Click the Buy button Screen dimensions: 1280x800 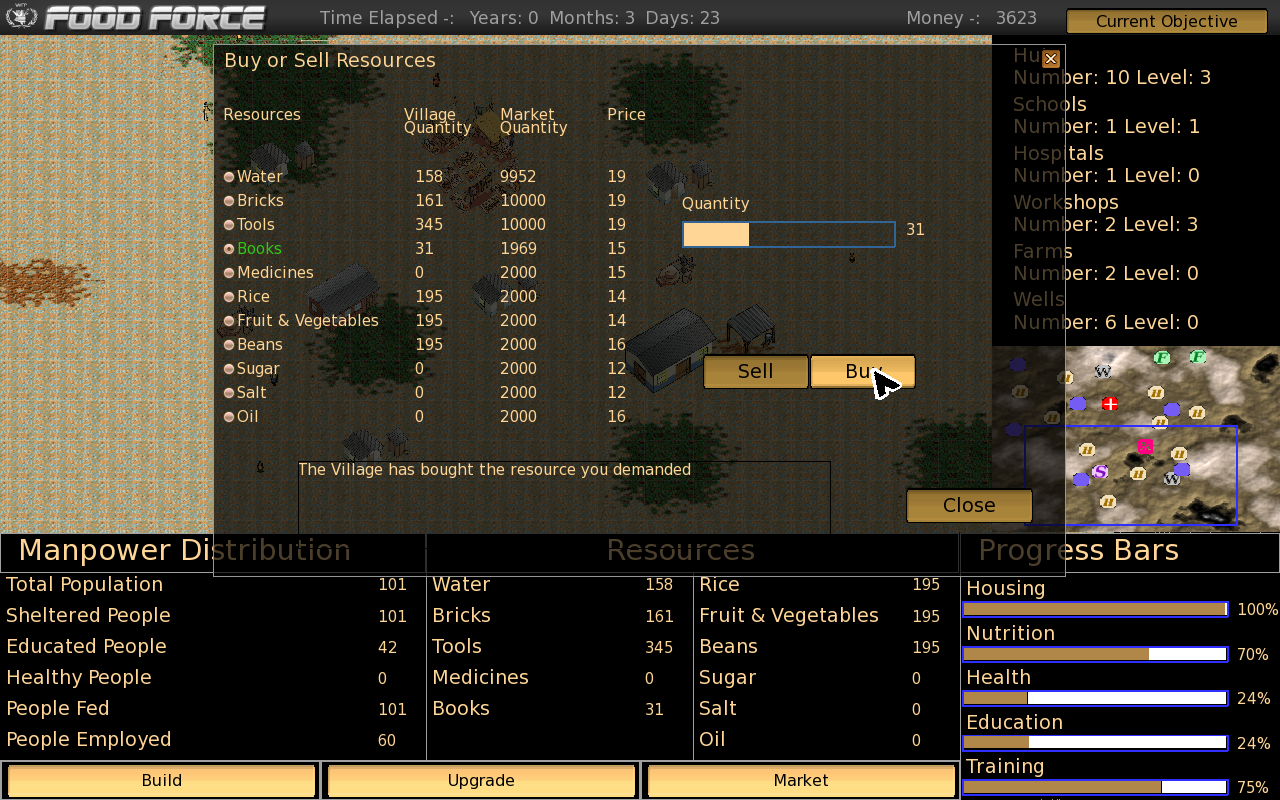click(862, 372)
